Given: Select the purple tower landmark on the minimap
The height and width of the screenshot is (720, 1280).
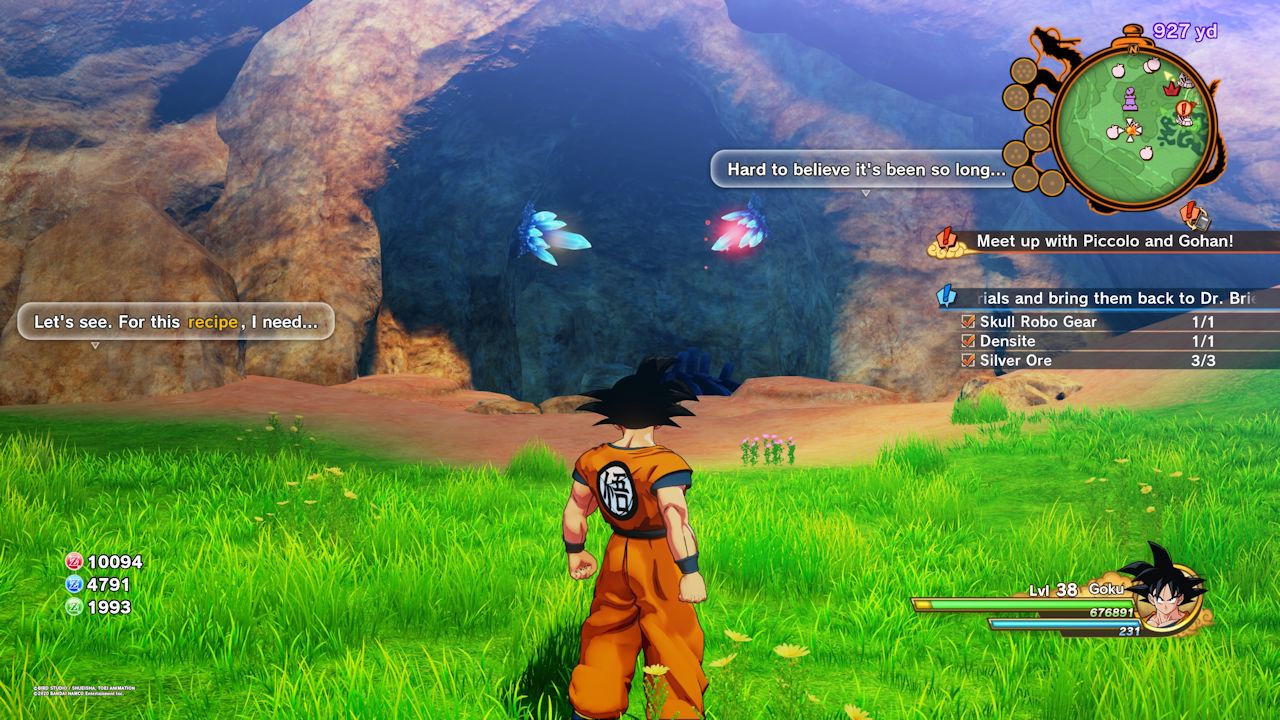Looking at the screenshot, I should coord(1131,101).
